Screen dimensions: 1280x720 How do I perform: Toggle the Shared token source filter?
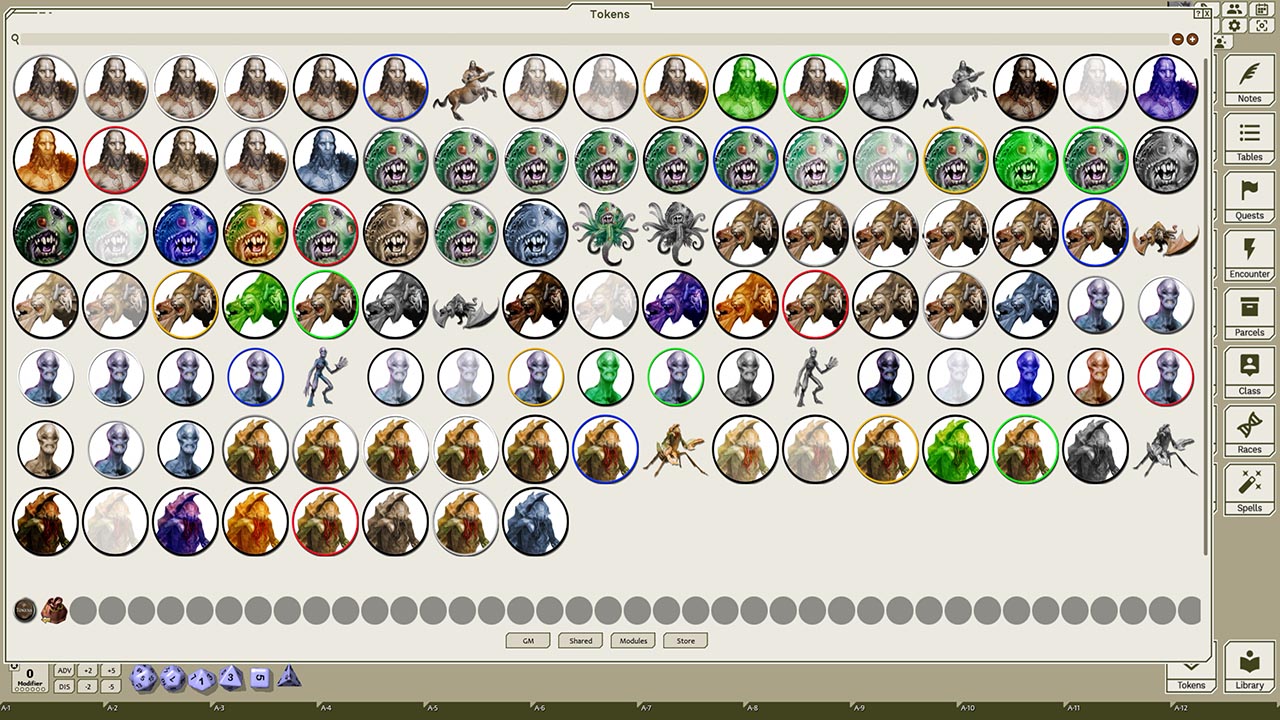pyautogui.click(x=580, y=640)
